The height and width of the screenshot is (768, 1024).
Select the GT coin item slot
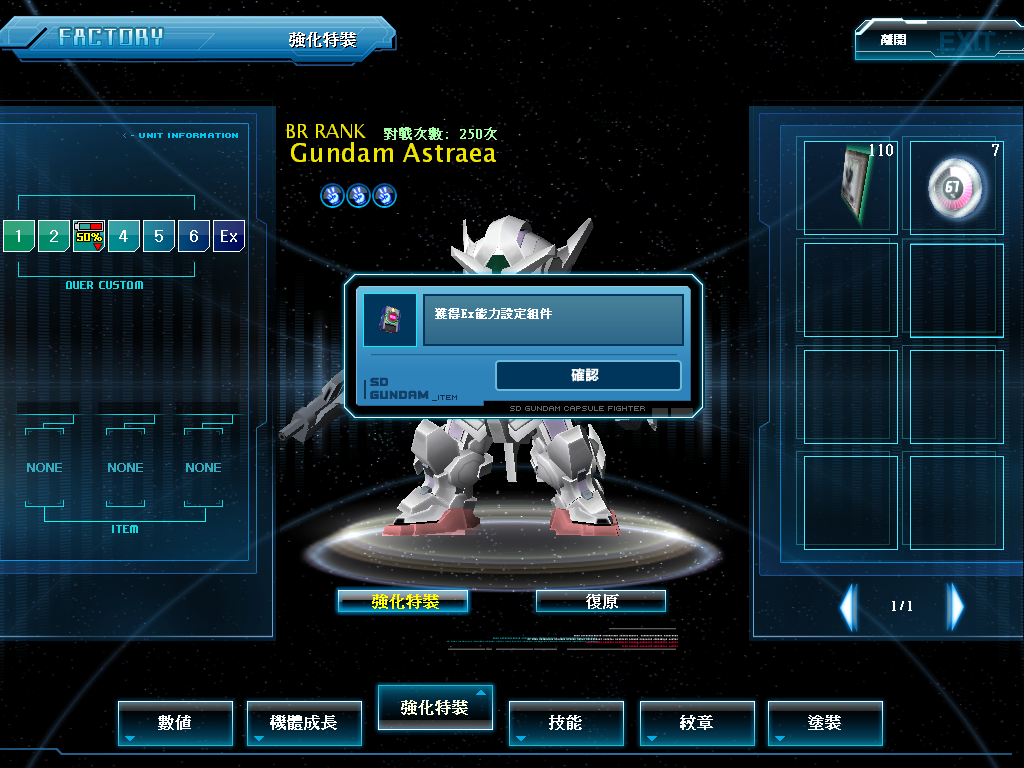pyautogui.click(x=957, y=186)
